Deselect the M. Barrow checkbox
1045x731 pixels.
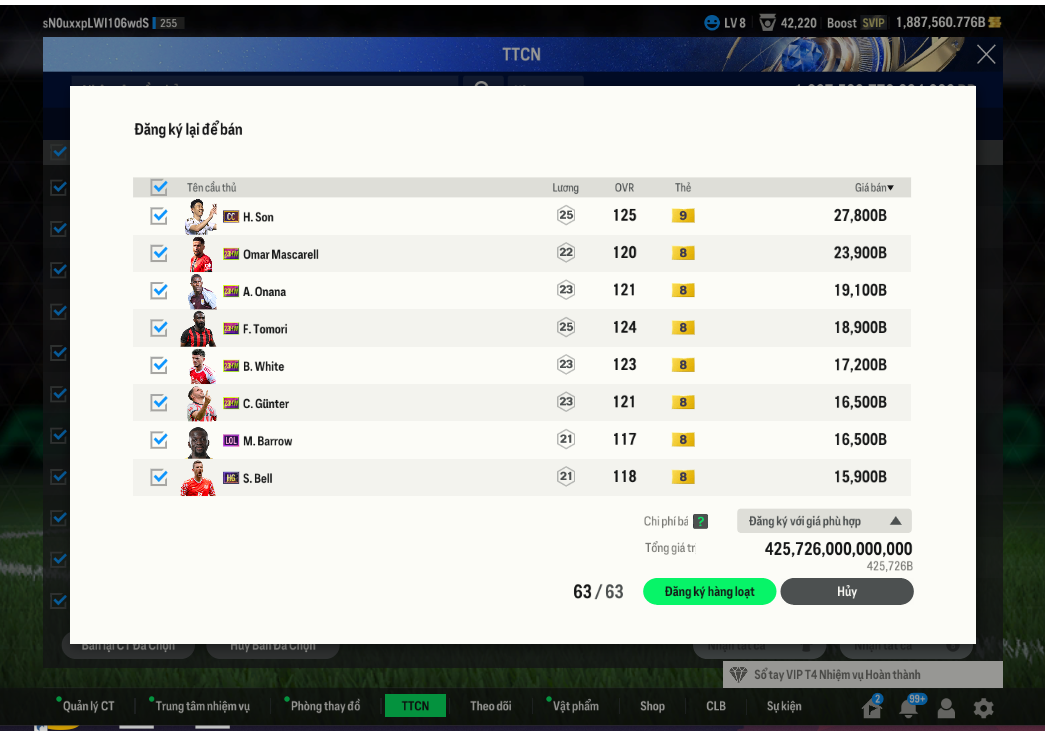pos(159,440)
